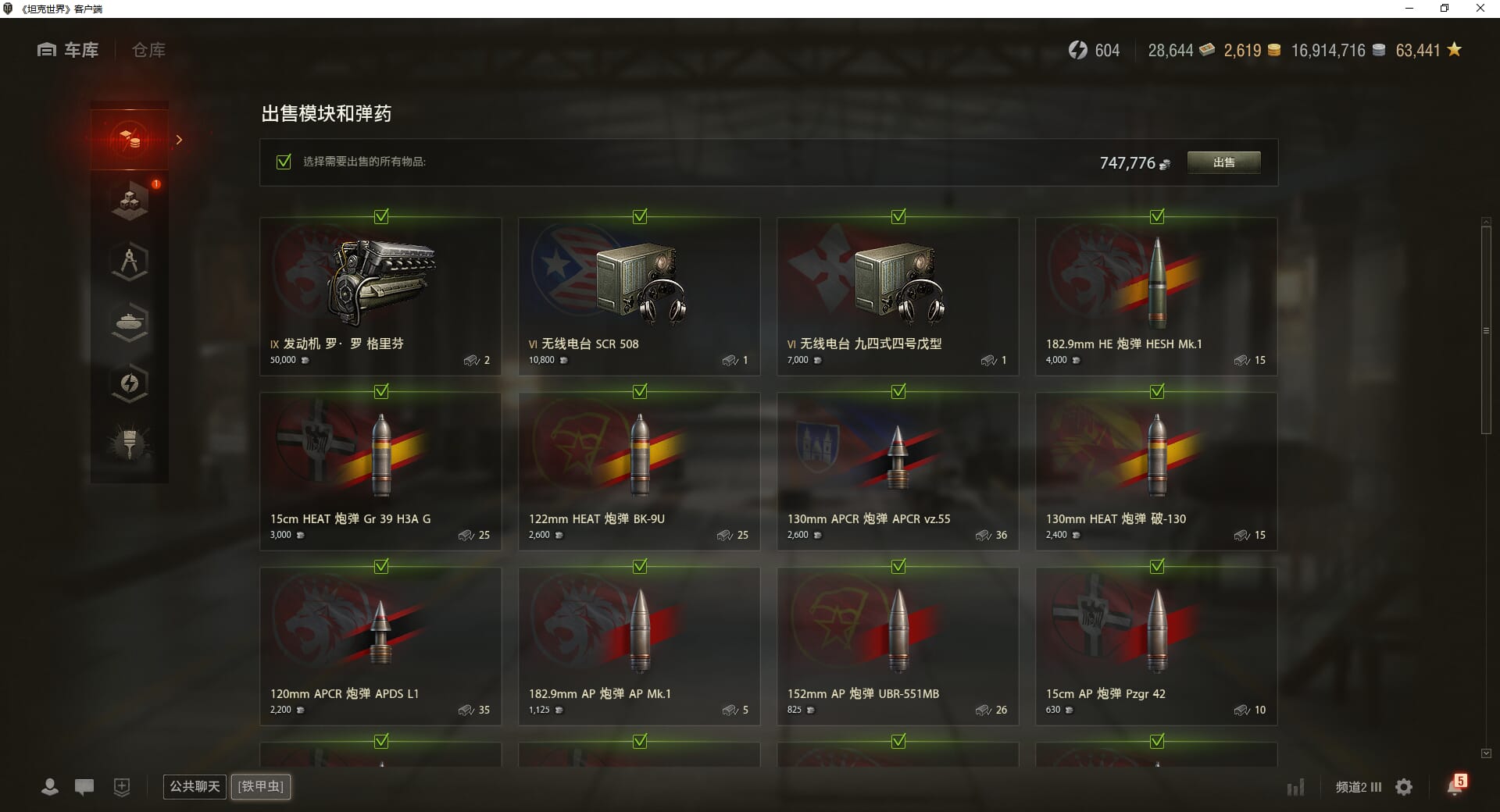The image size is (1500, 812).
Task: Choose the 152mm AP UBR-551MB shell card
Action: point(898,646)
